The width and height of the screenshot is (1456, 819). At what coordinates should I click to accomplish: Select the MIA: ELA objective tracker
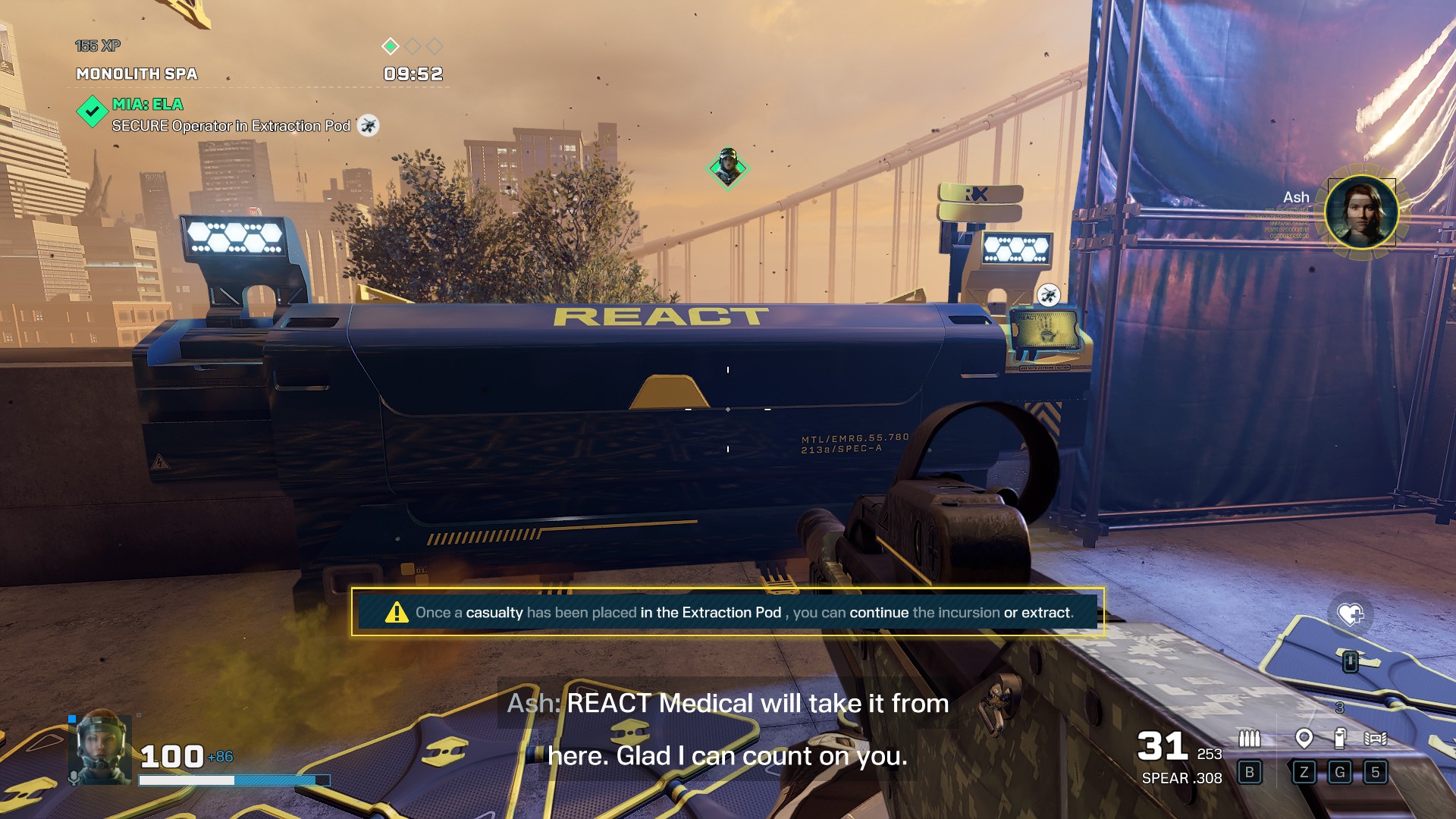148,105
